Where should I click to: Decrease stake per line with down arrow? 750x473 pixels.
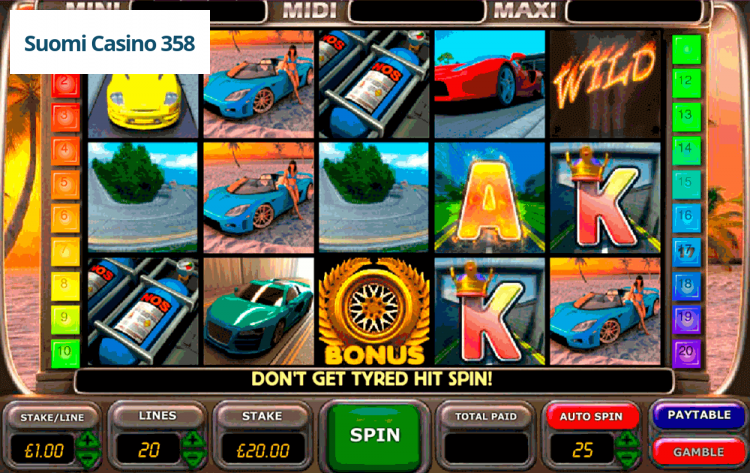click(88, 455)
